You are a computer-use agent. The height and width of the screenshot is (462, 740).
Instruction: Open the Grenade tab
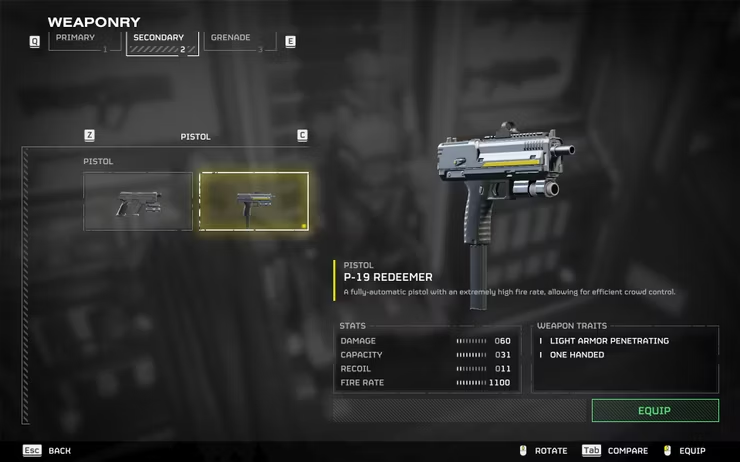pos(239,42)
